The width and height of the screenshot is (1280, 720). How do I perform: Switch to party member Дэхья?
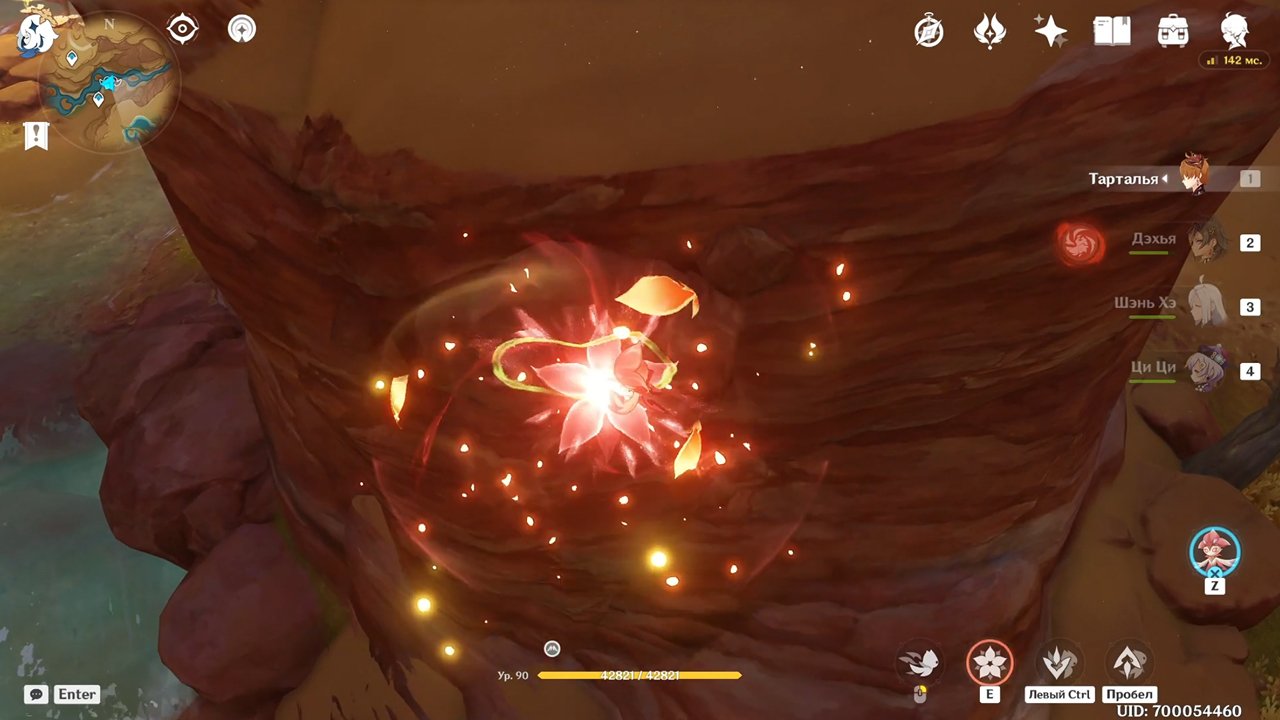1206,241
